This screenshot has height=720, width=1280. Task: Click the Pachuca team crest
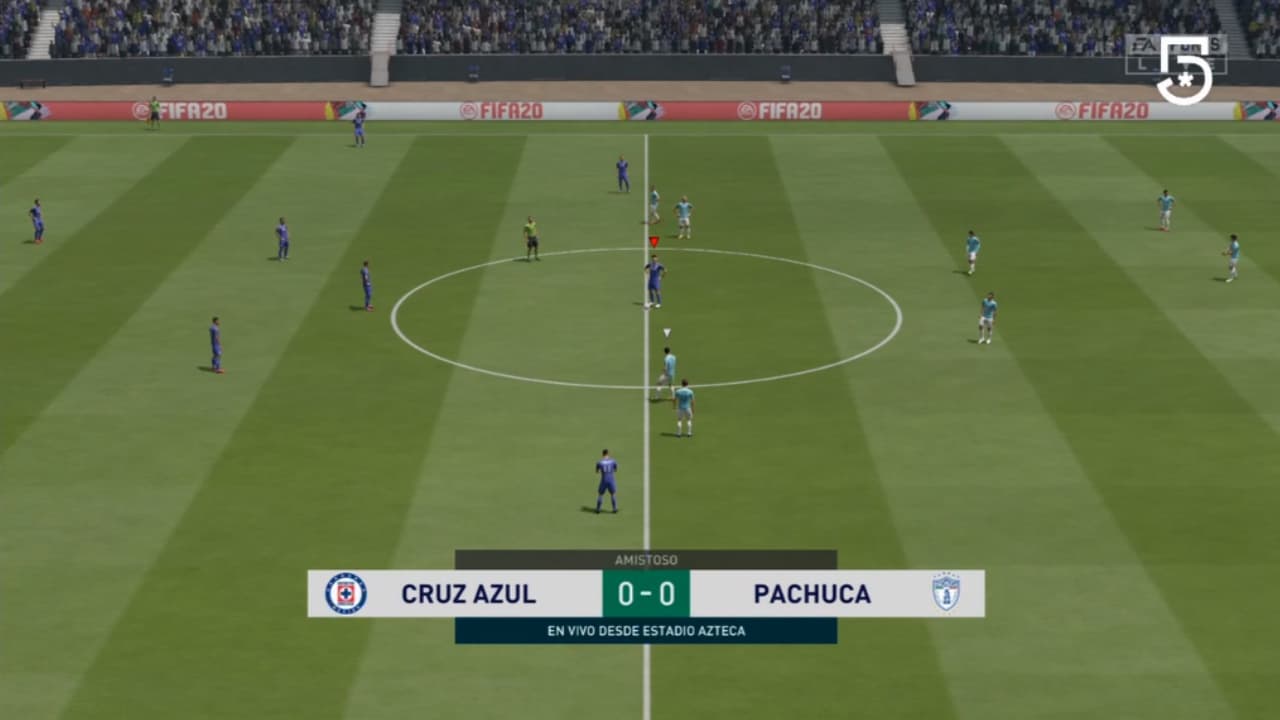click(947, 592)
